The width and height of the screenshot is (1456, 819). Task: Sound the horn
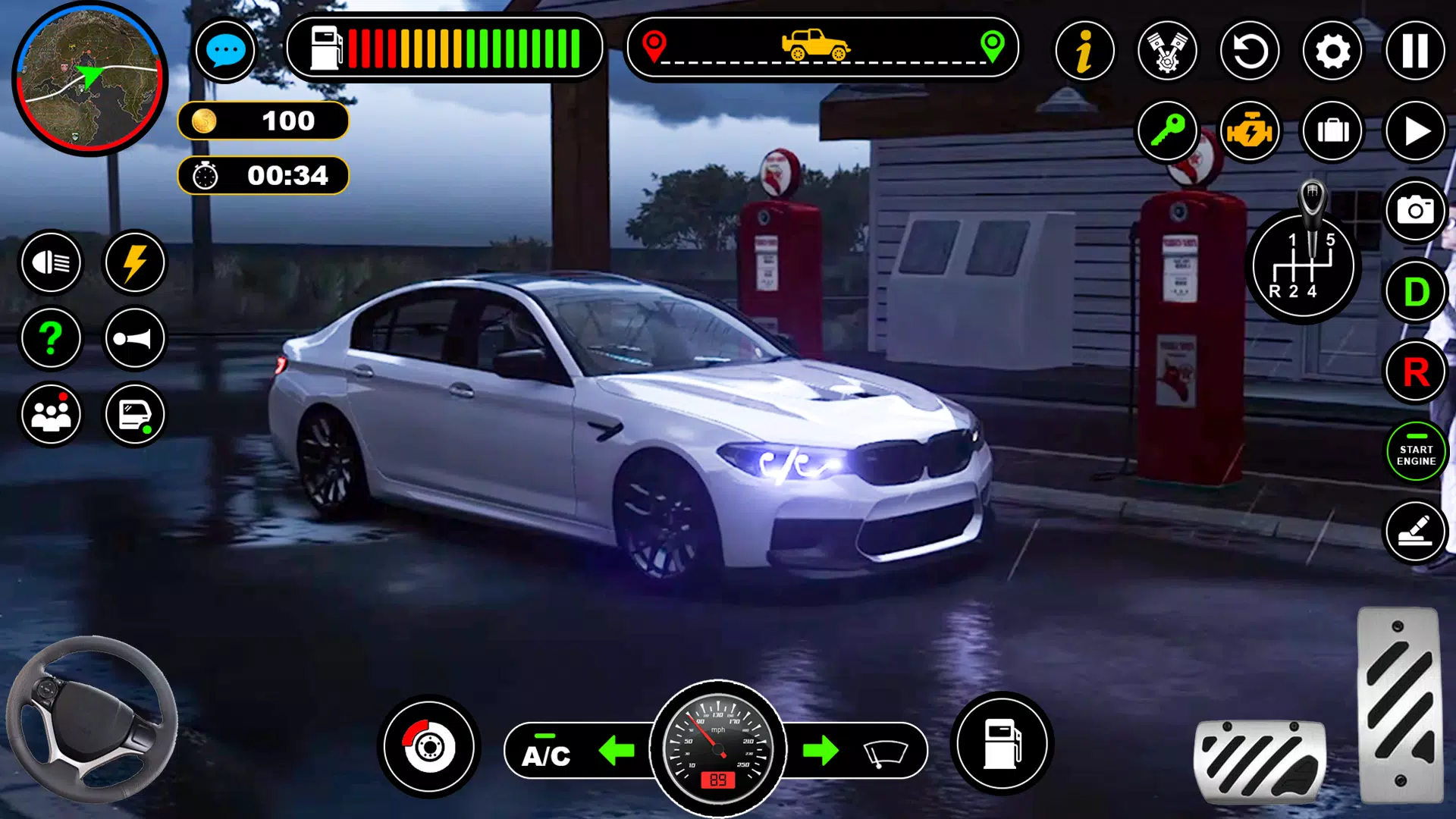[x=134, y=338]
